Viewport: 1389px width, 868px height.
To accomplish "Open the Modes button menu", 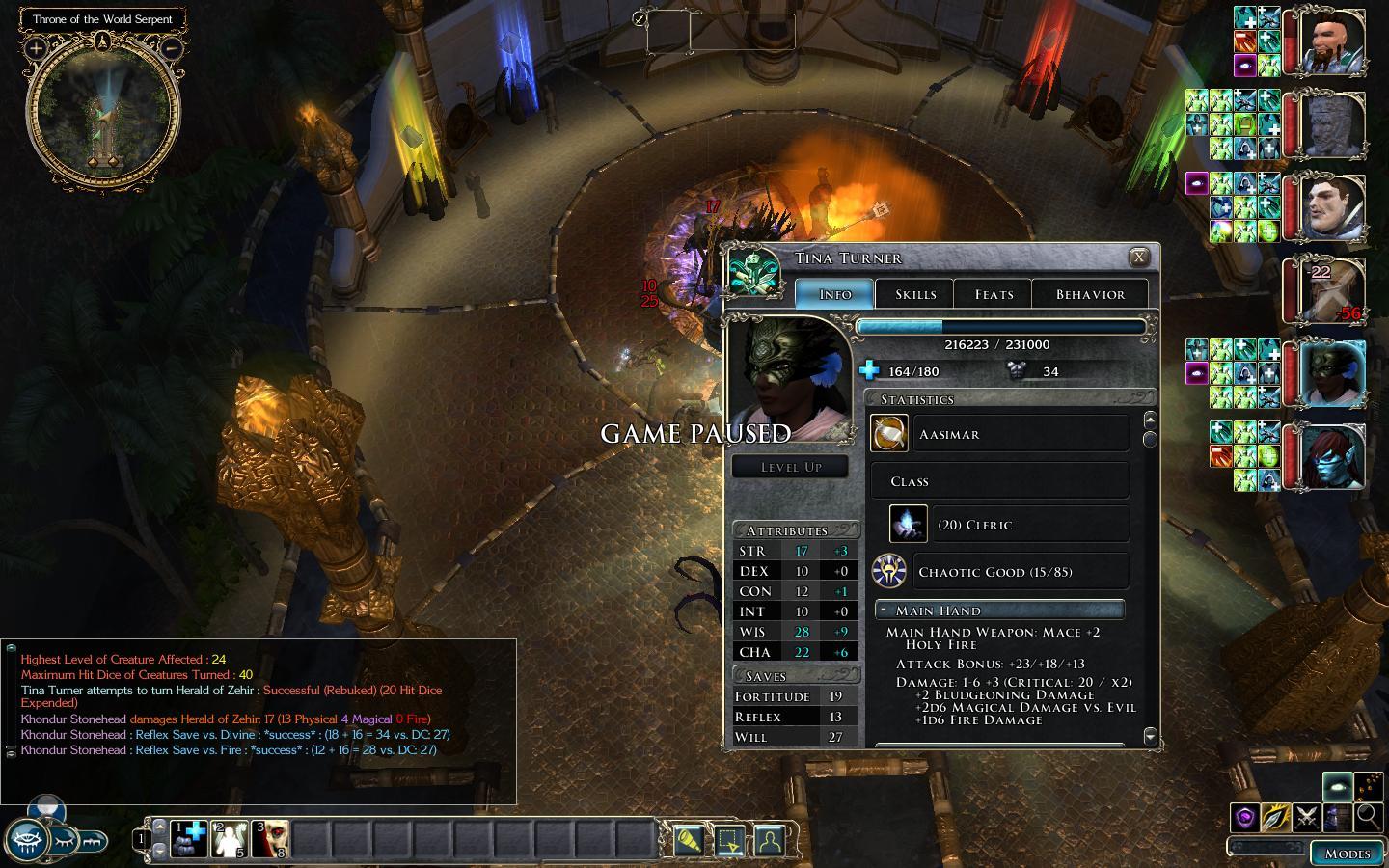I will point(1348,854).
